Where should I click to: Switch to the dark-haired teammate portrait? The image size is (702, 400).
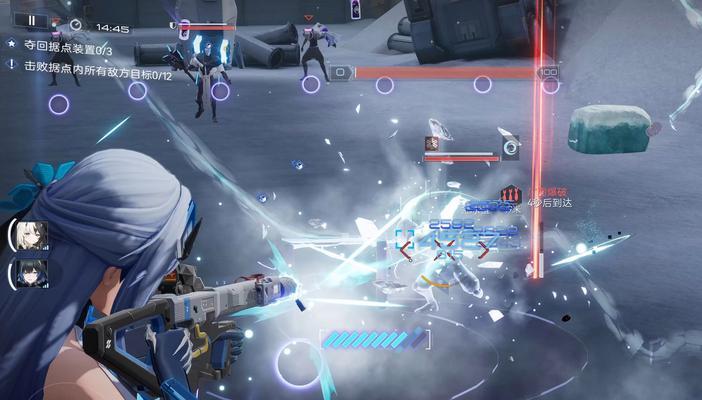coord(30,273)
